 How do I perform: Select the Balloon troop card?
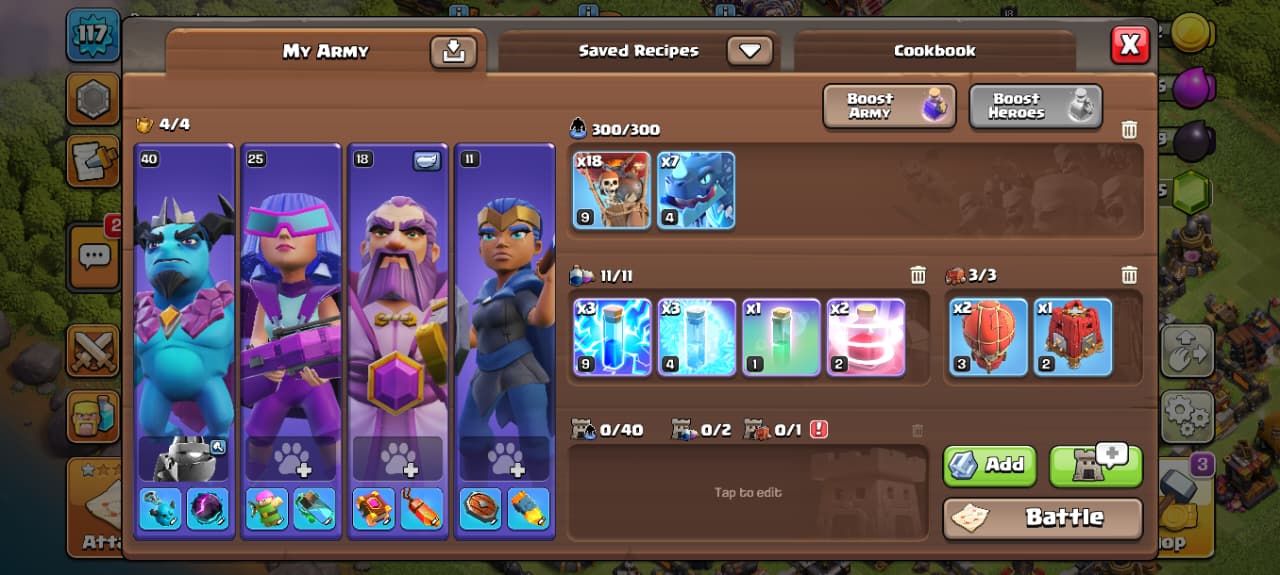[612, 190]
